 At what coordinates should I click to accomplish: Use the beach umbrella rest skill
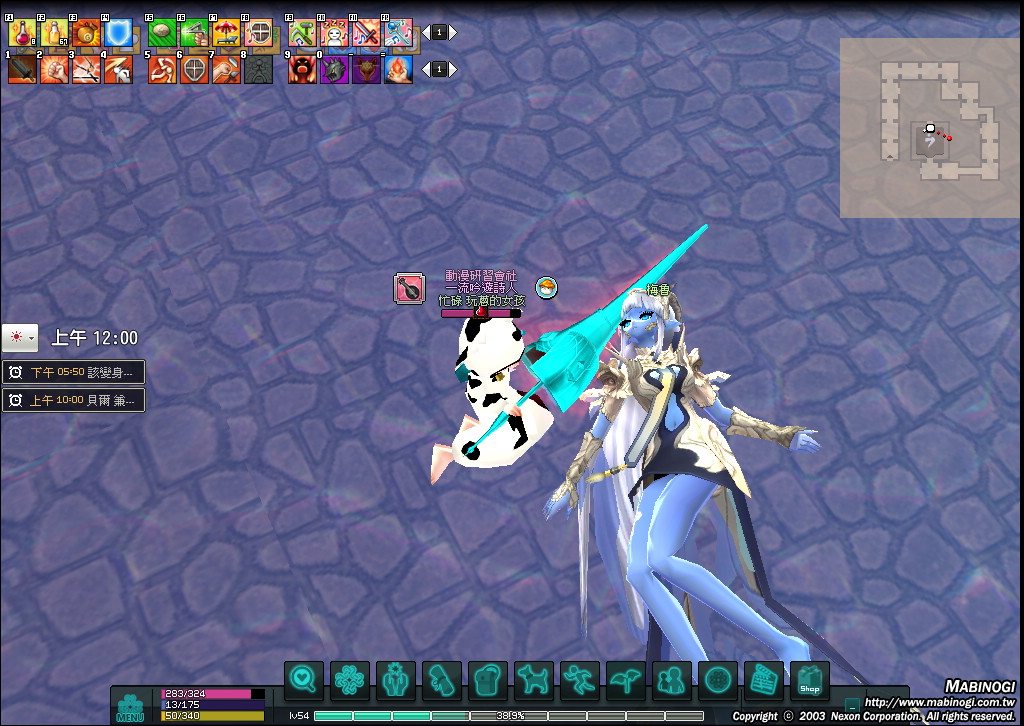(x=226, y=34)
